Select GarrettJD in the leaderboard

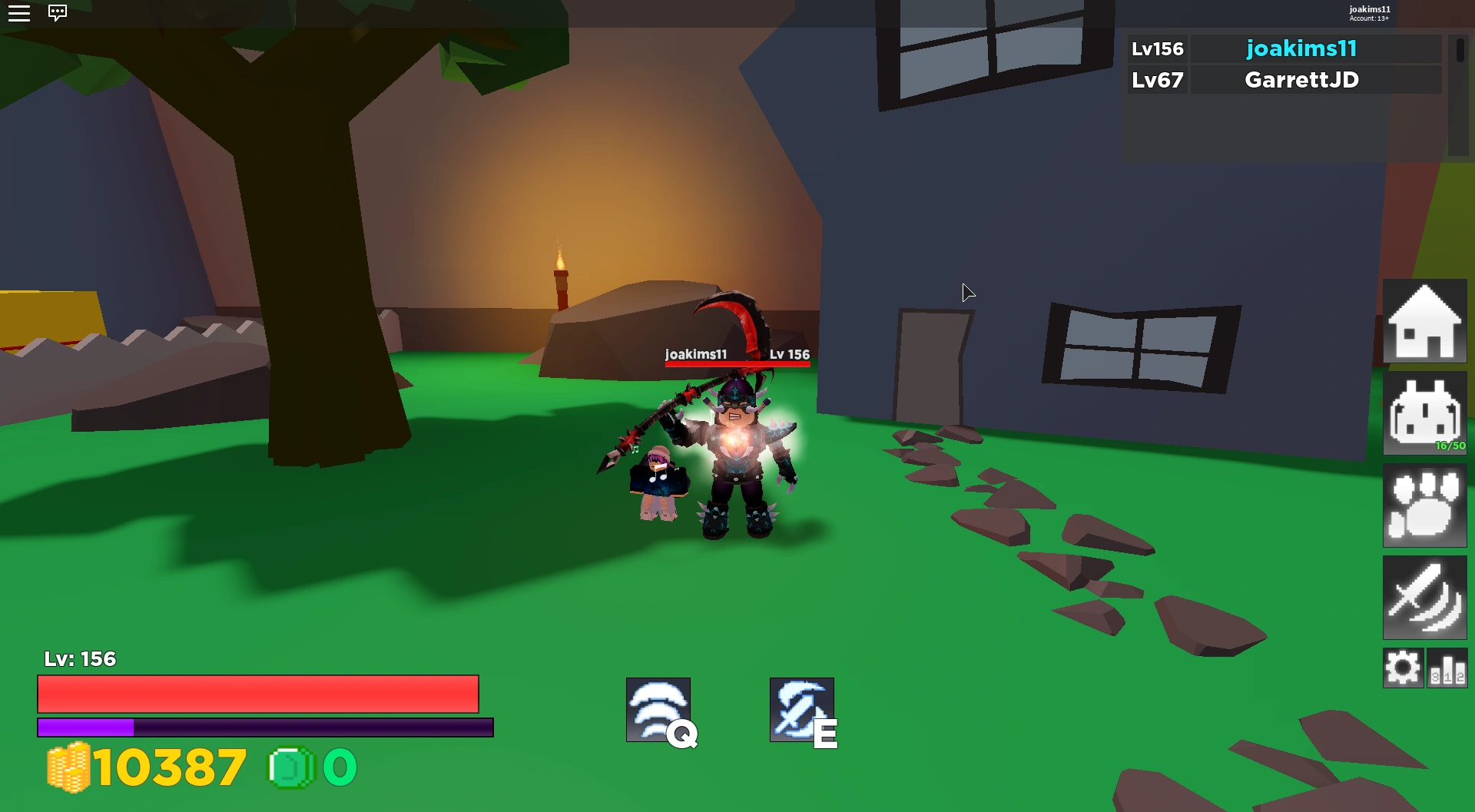pos(1301,79)
